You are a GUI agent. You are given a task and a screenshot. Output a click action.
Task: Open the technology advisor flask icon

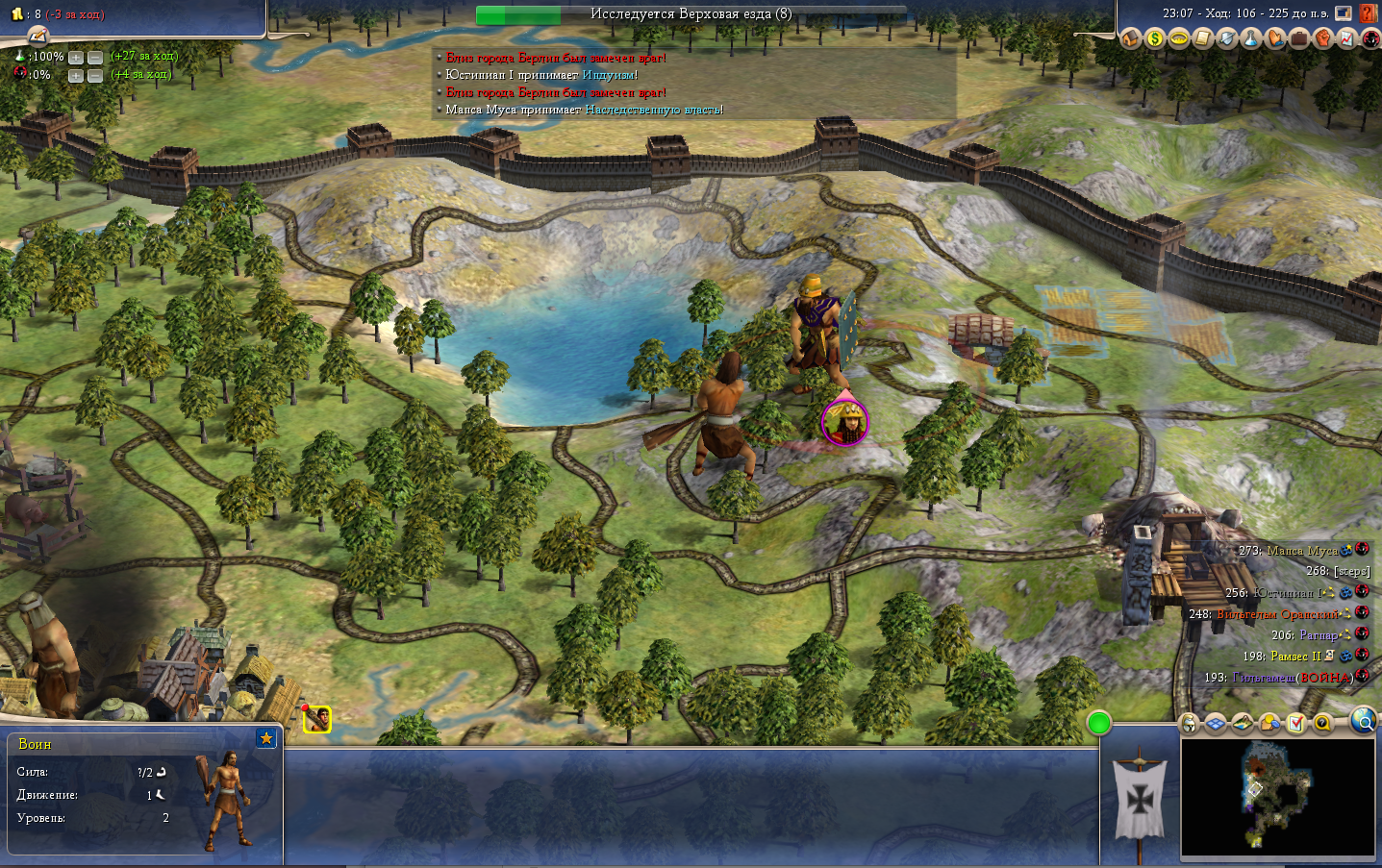coord(1250,38)
